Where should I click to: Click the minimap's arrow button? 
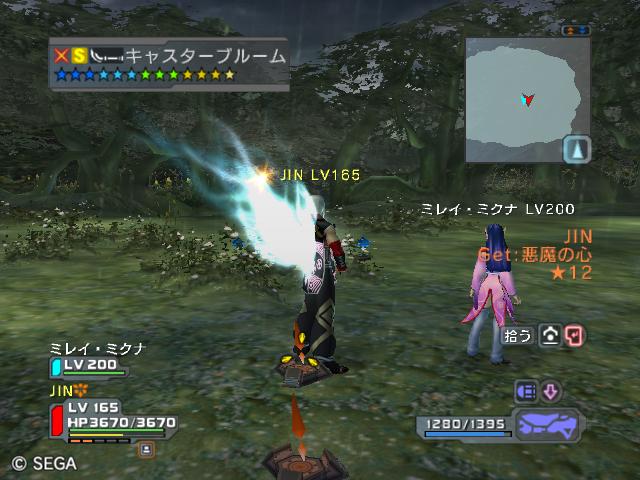coord(577,150)
